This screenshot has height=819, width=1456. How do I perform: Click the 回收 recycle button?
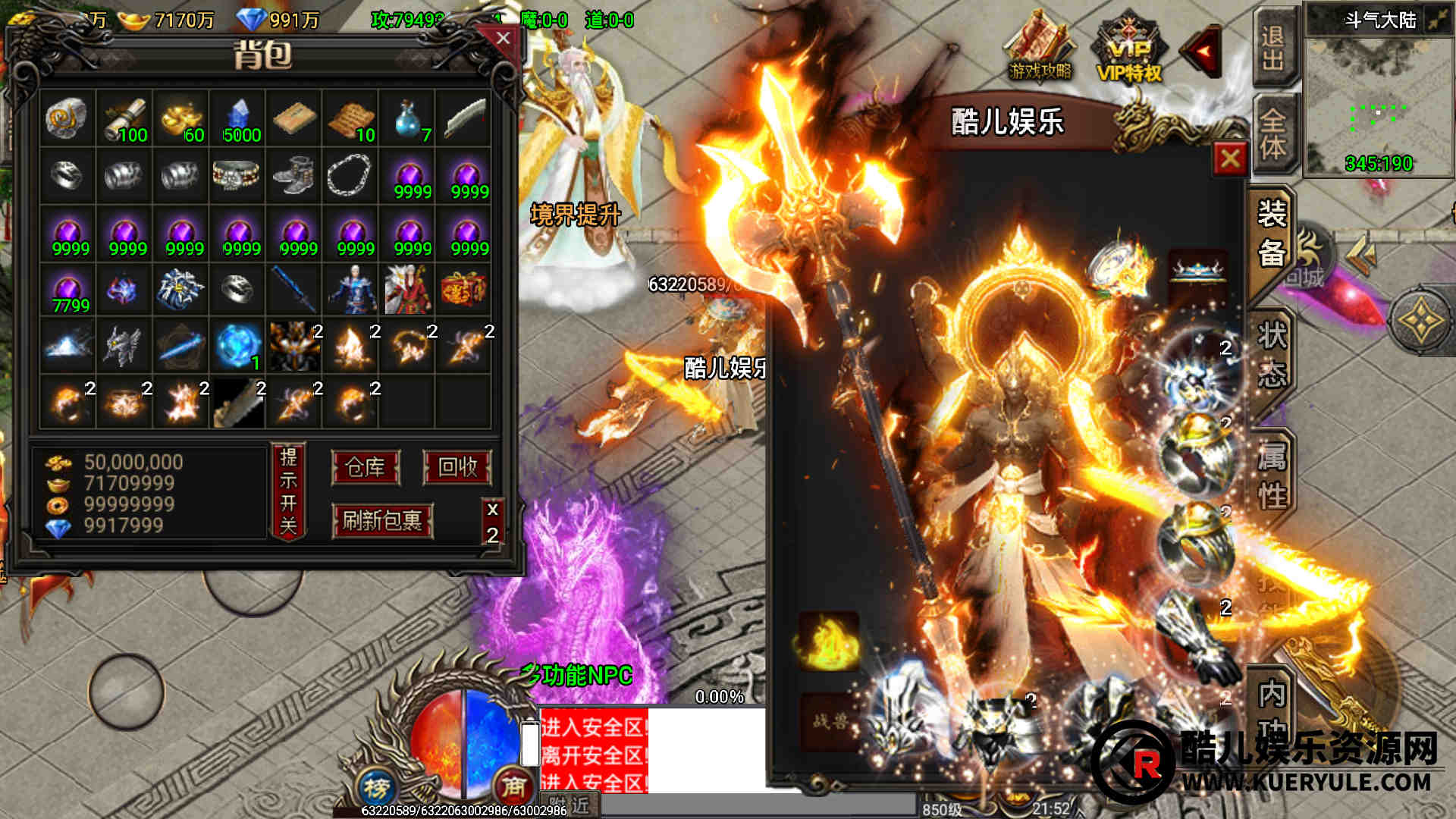457,467
